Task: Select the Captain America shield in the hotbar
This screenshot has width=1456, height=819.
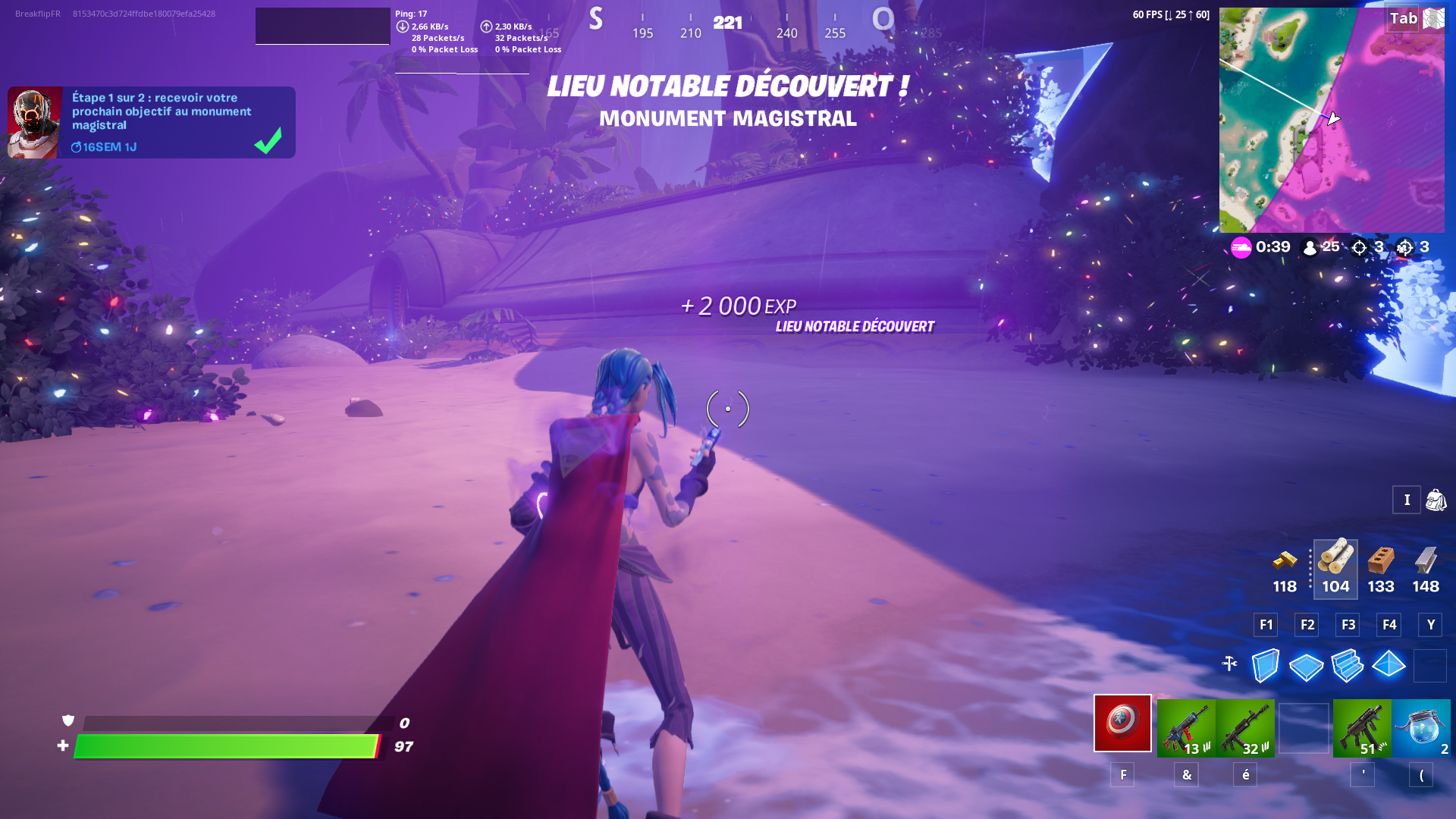Action: pos(1122,726)
